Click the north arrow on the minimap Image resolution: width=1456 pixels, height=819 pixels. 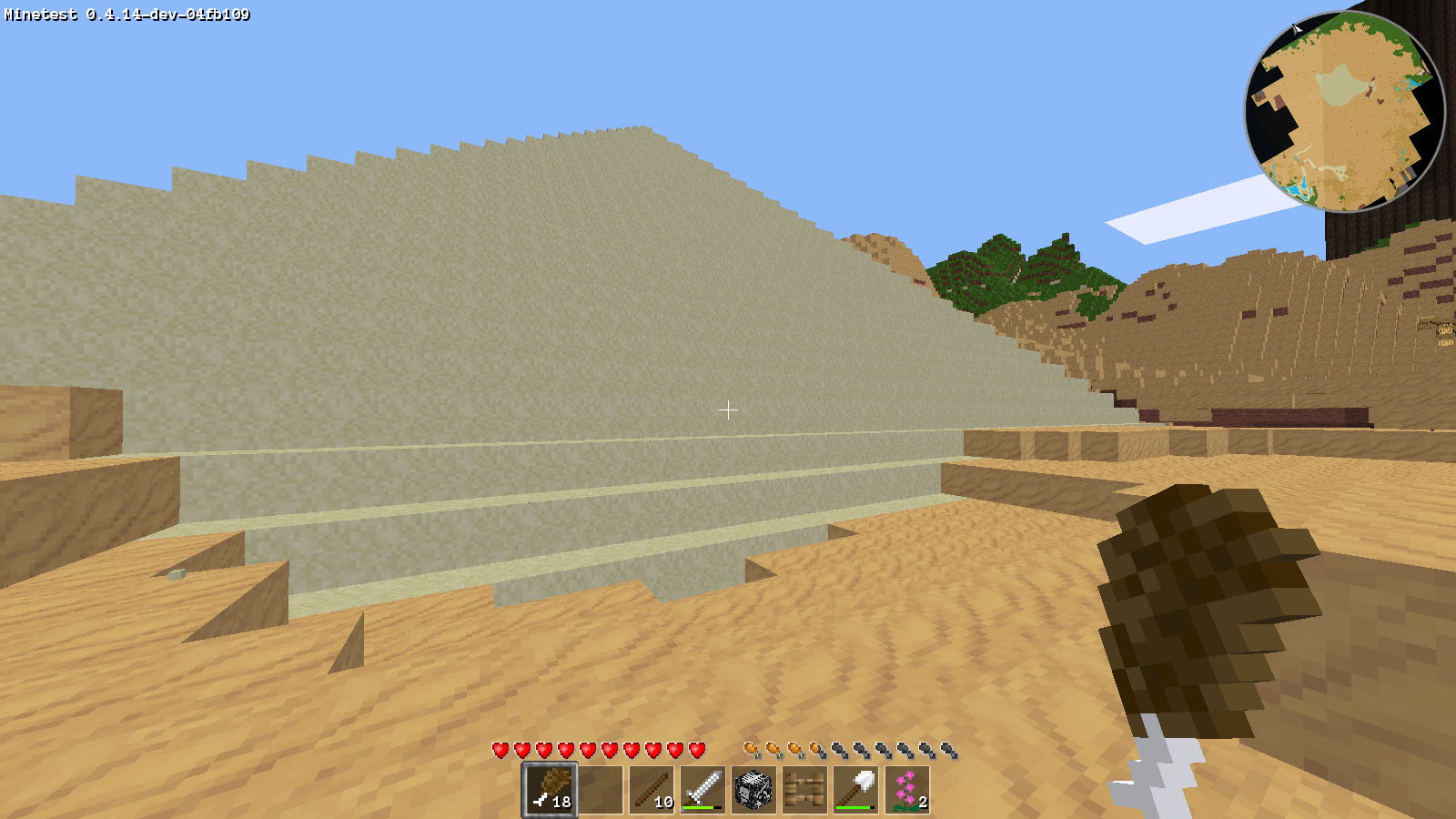pos(1297,30)
